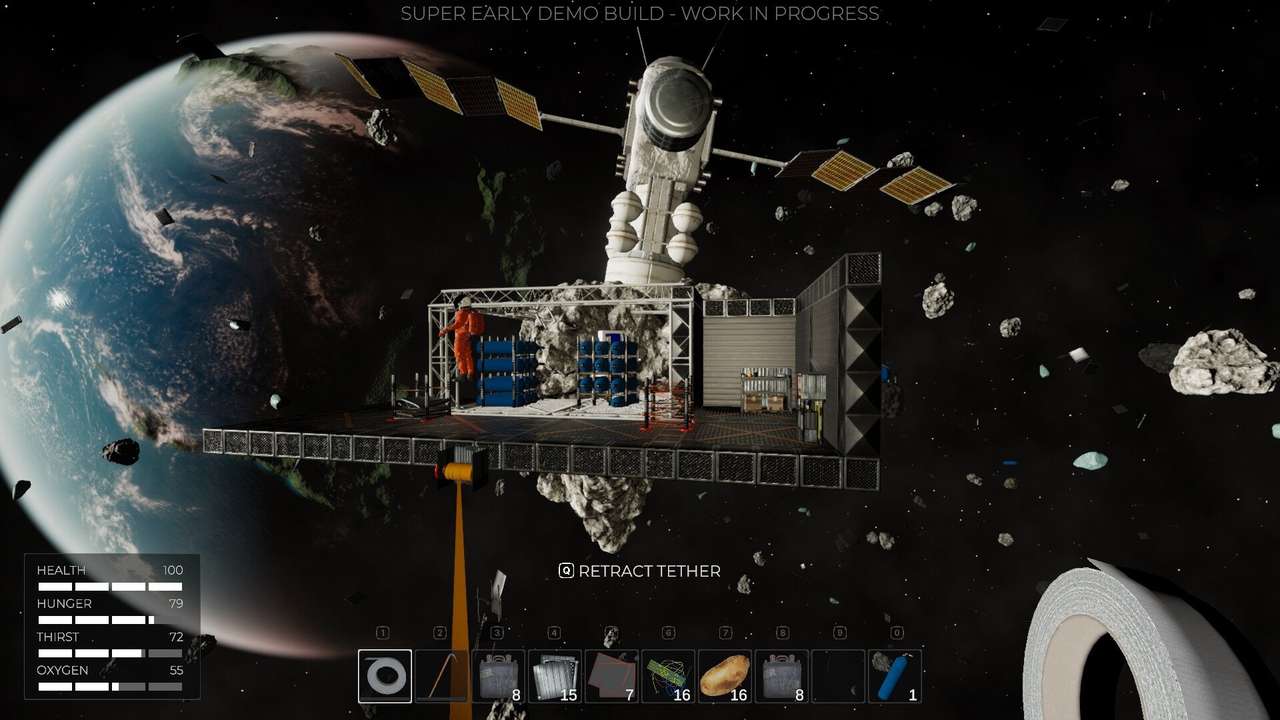Select the metal panels stack in slot 4

[x=555, y=677]
